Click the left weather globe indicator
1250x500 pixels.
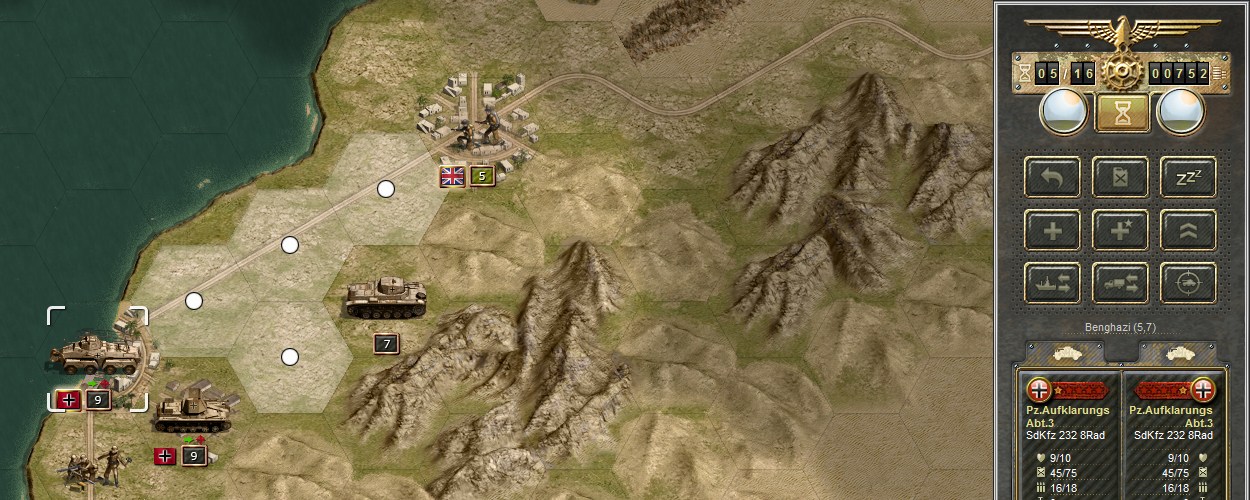click(x=1063, y=113)
